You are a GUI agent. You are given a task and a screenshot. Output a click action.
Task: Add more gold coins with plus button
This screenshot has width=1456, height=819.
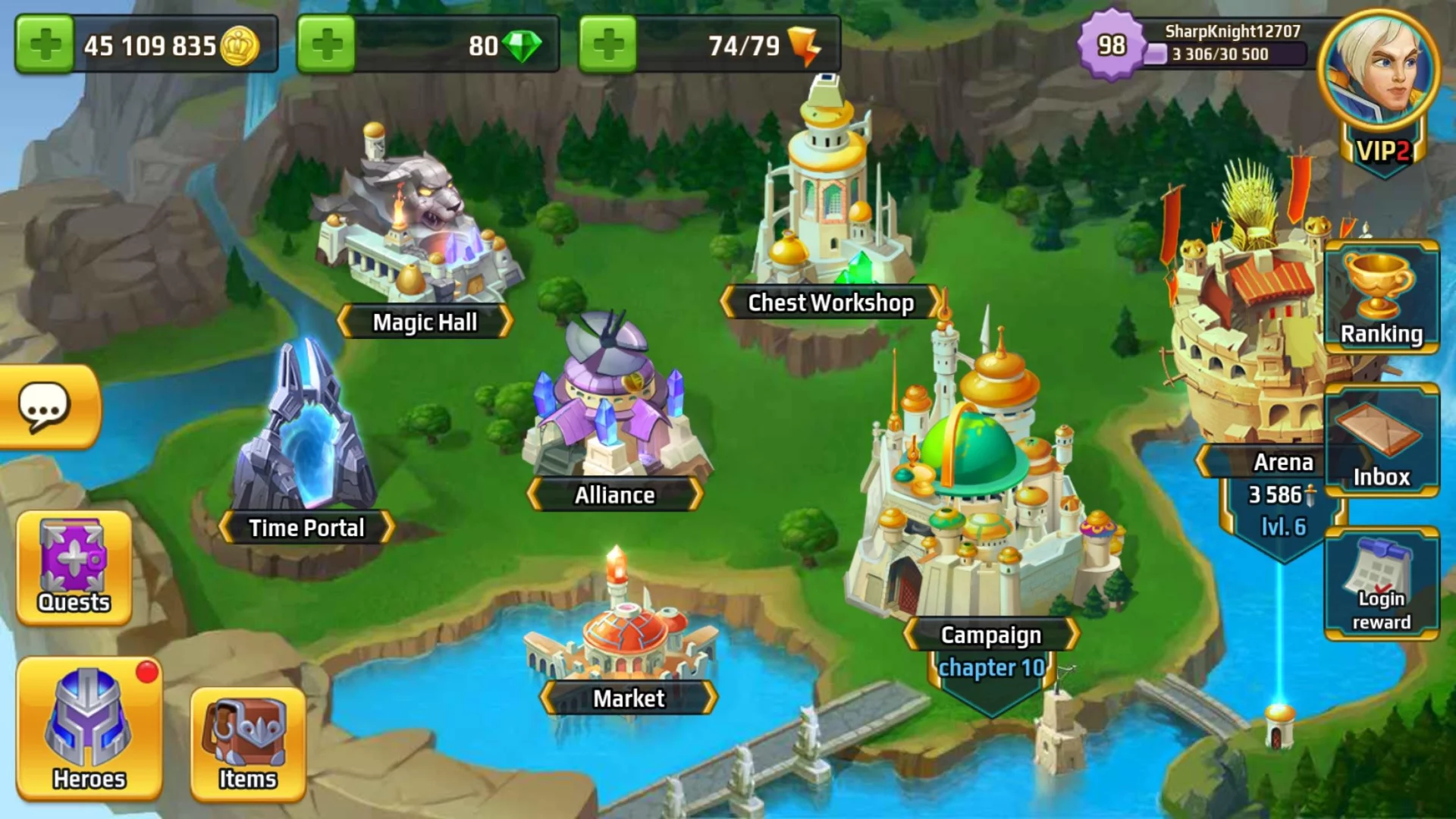tap(44, 45)
